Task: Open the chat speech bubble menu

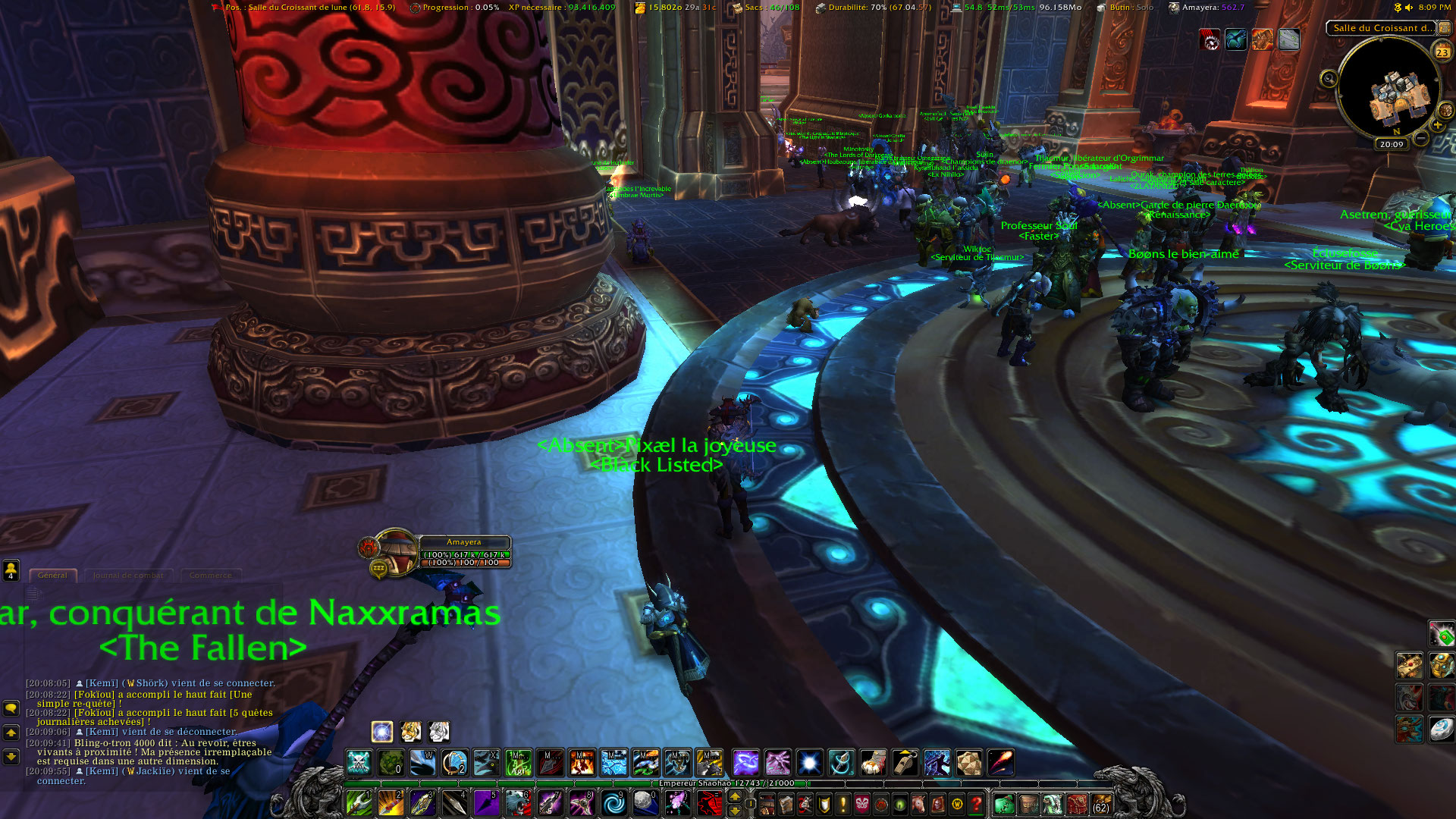Action: pos(11,708)
